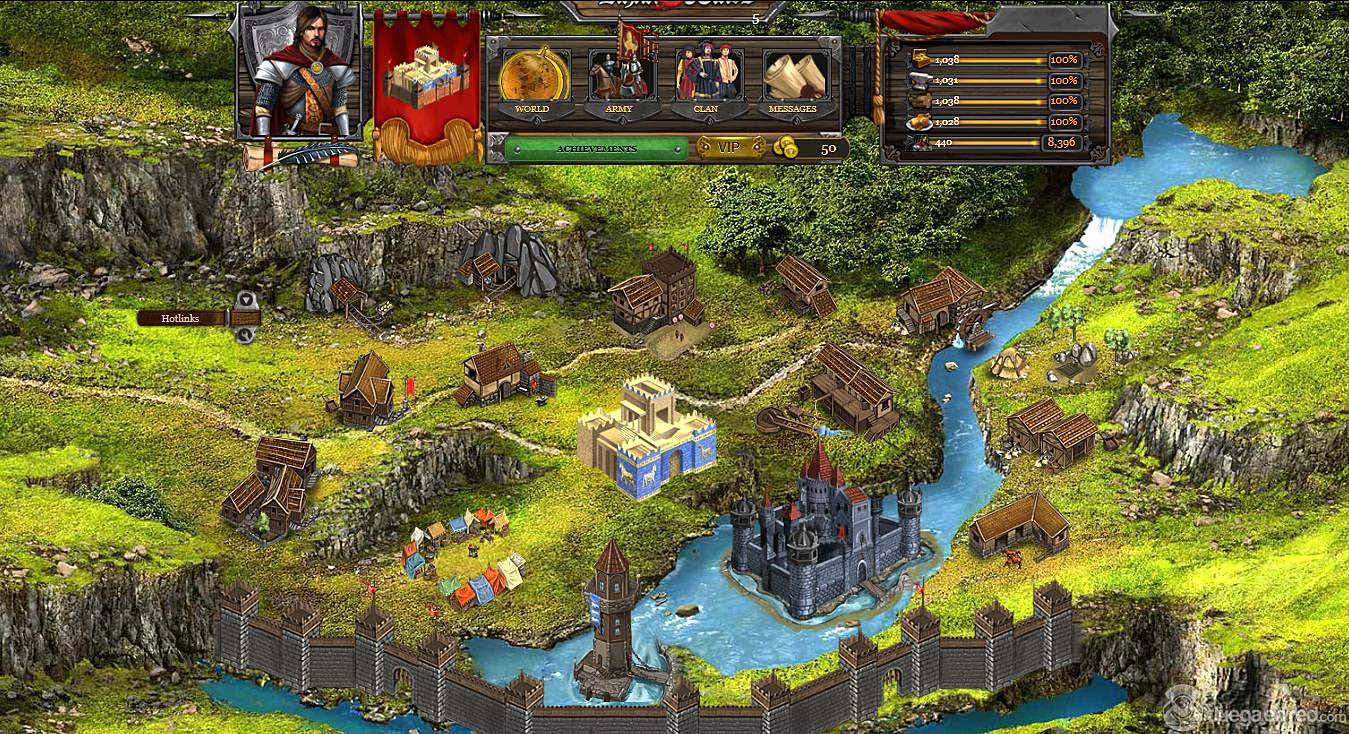Expand Hotlinks with the down arrow
The height and width of the screenshot is (734, 1349).
246,299
